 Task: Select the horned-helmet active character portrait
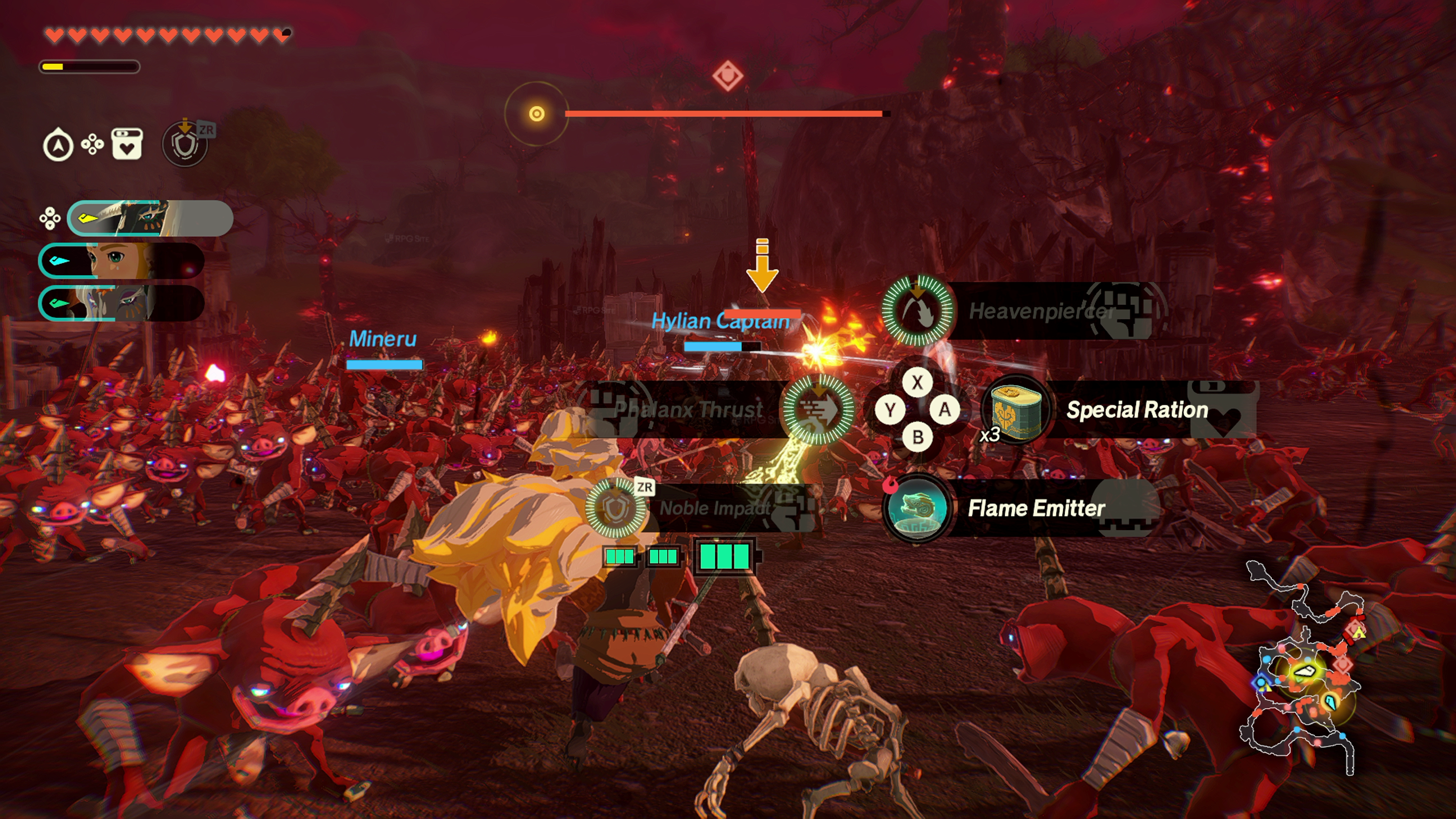coord(150,218)
